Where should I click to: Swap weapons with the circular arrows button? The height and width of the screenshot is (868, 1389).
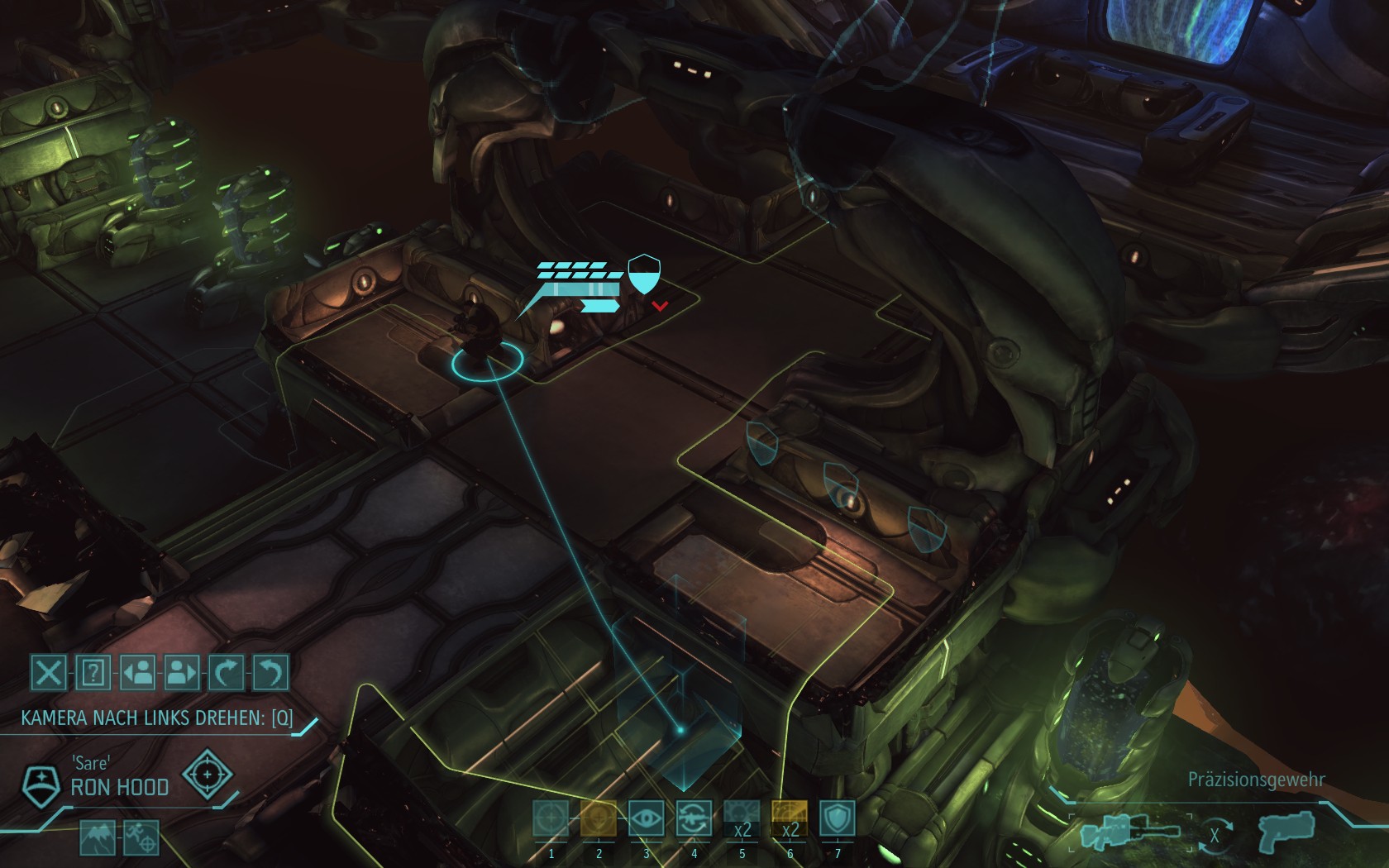pyautogui.click(x=1214, y=835)
